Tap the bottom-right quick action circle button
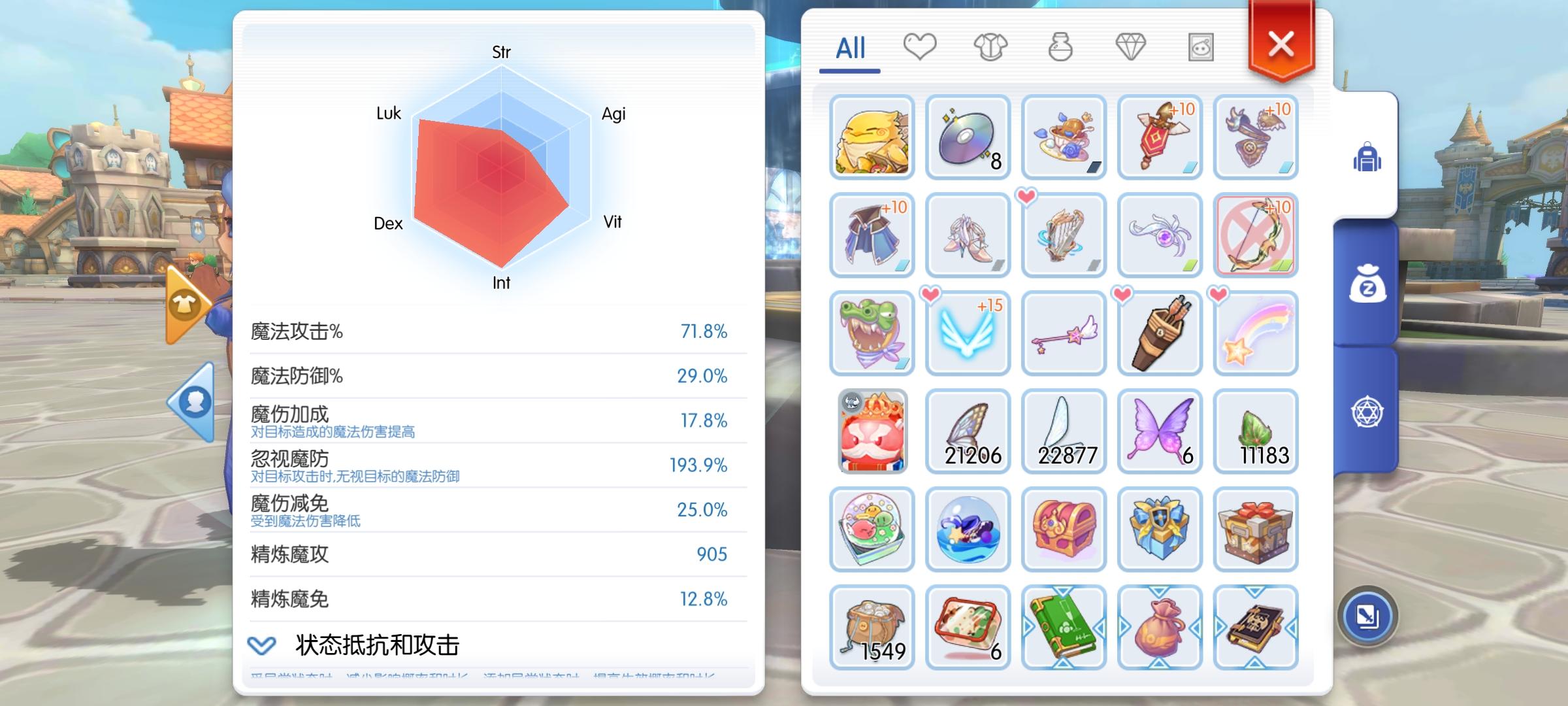This screenshot has height=706, width=1568. pyautogui.click(x=1369, y=614)
